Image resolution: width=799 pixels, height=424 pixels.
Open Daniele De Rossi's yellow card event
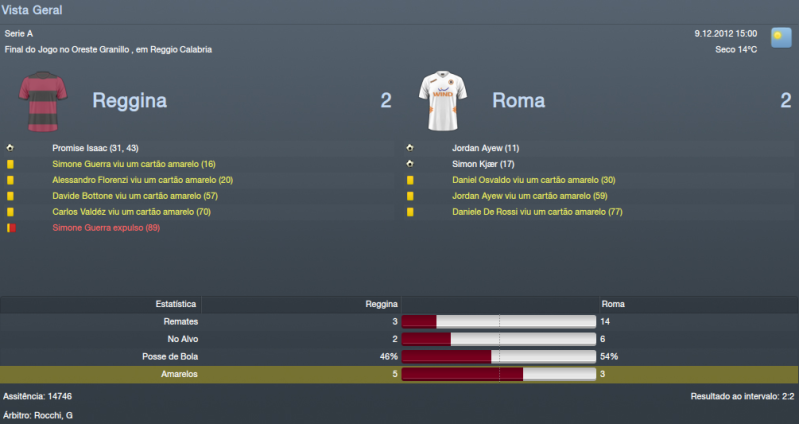(x=537, y=212)
